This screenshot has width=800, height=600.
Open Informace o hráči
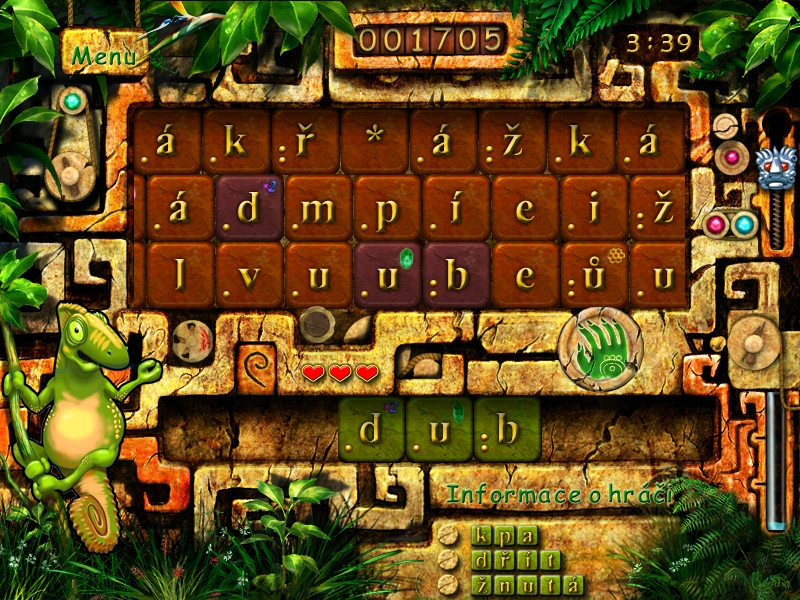click(x=559, y=494)
